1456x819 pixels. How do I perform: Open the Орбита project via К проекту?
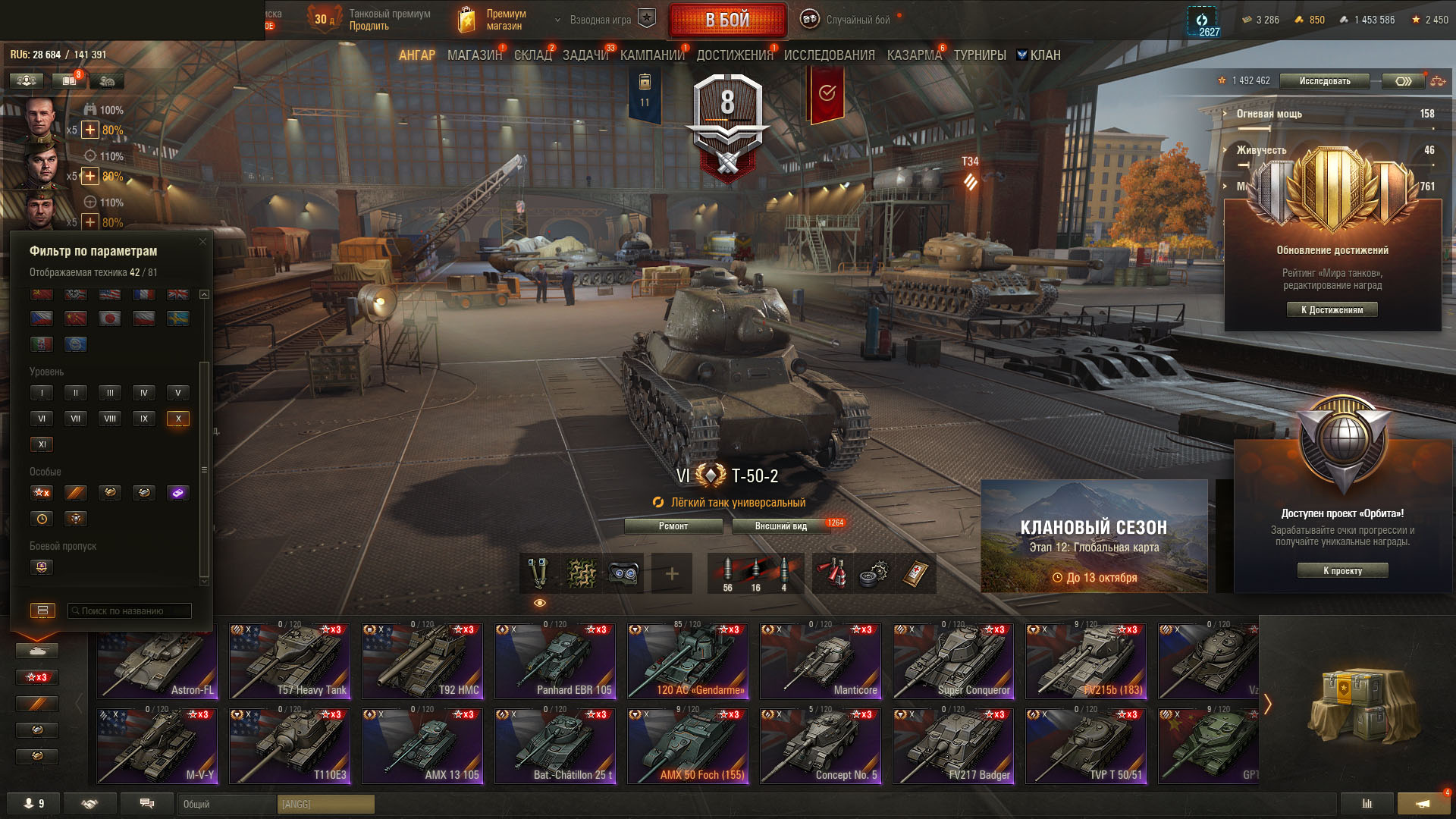point(1342,571)
